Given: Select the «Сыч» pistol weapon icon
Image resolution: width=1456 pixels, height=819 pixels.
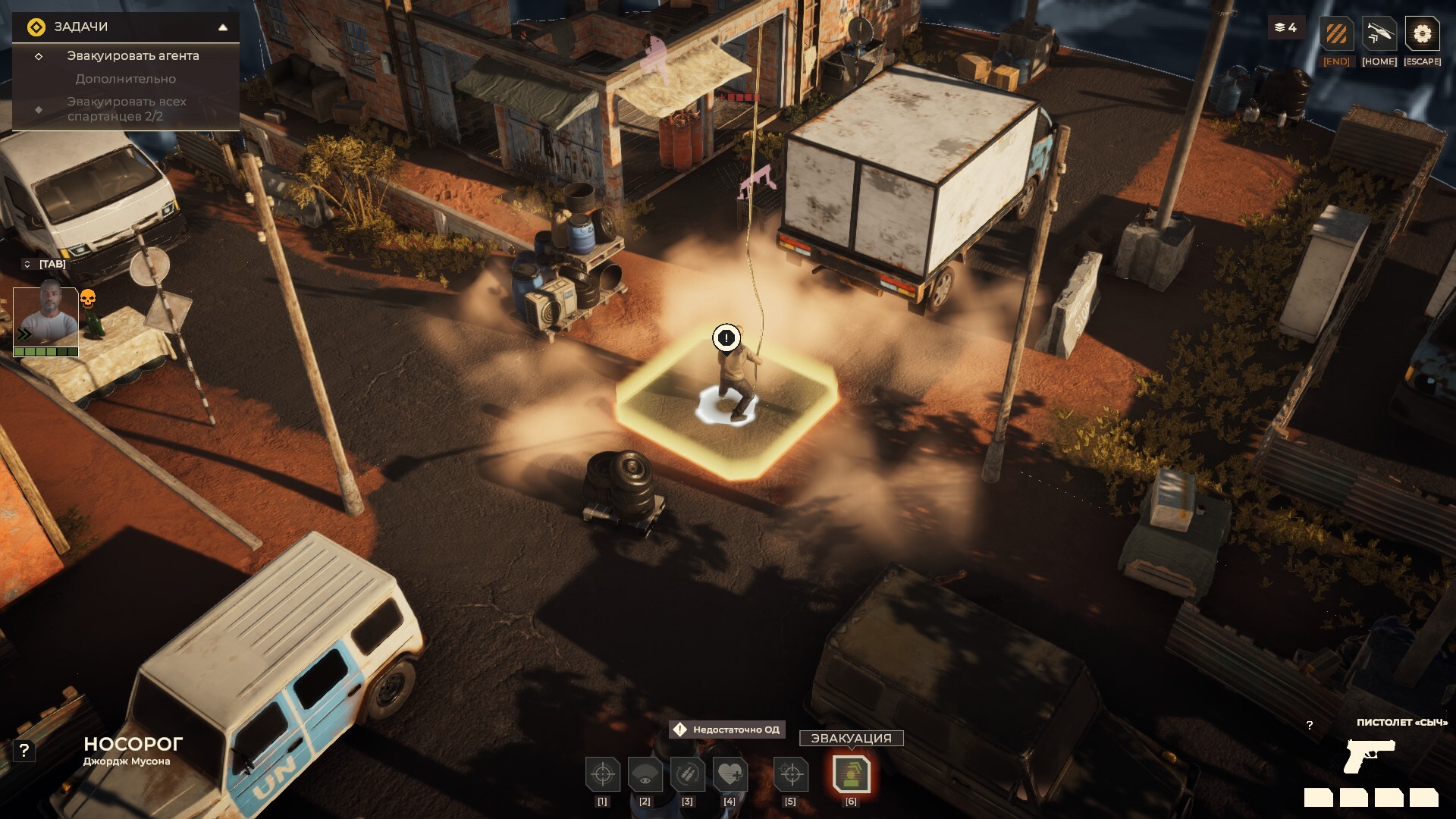Looking at the screenshot, I should click(x=1369, y=755).
